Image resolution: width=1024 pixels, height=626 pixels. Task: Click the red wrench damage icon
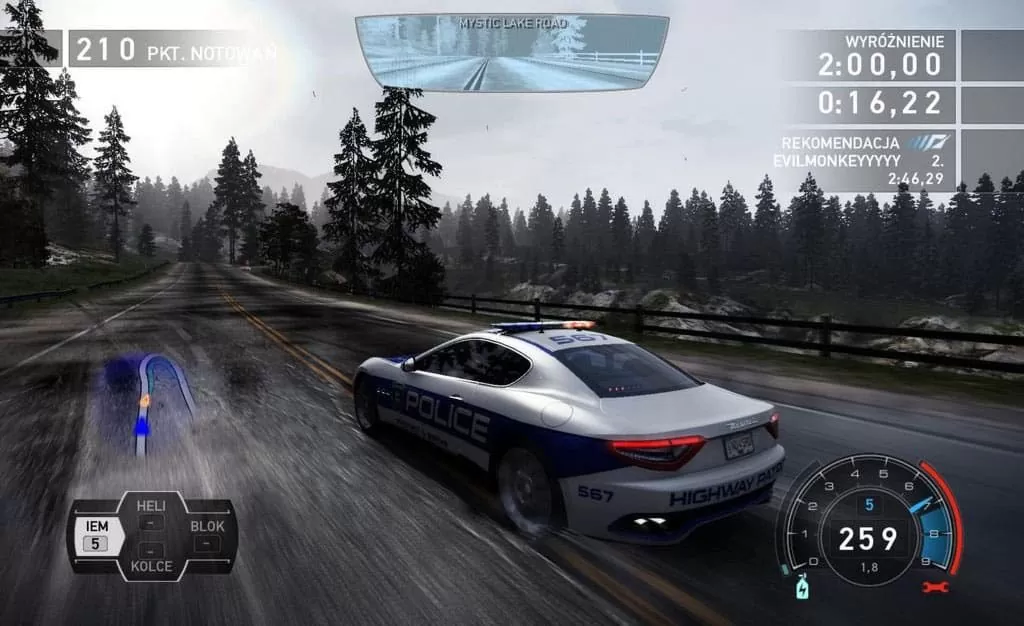click(x=936, y=587)
